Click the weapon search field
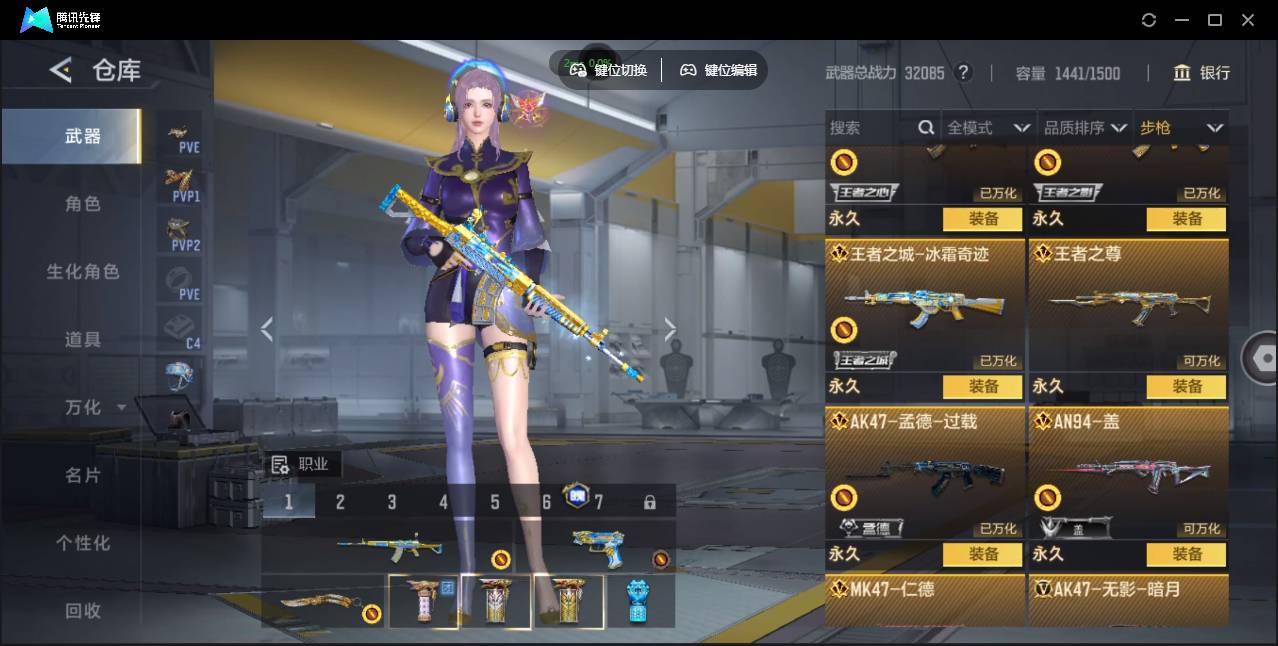The image size is (1278, 646). 870,128
